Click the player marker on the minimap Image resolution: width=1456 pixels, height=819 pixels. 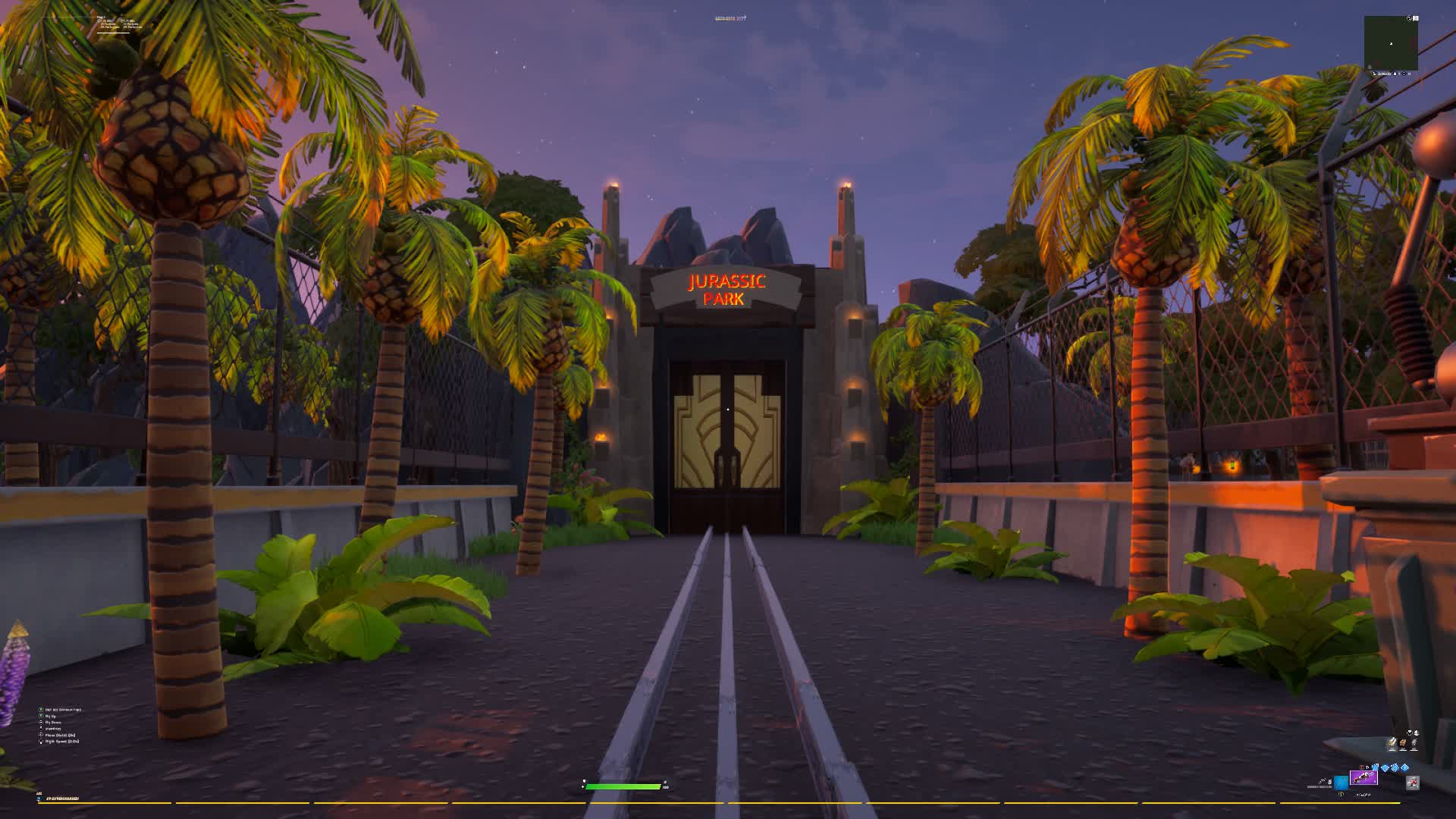[1391, 44]
